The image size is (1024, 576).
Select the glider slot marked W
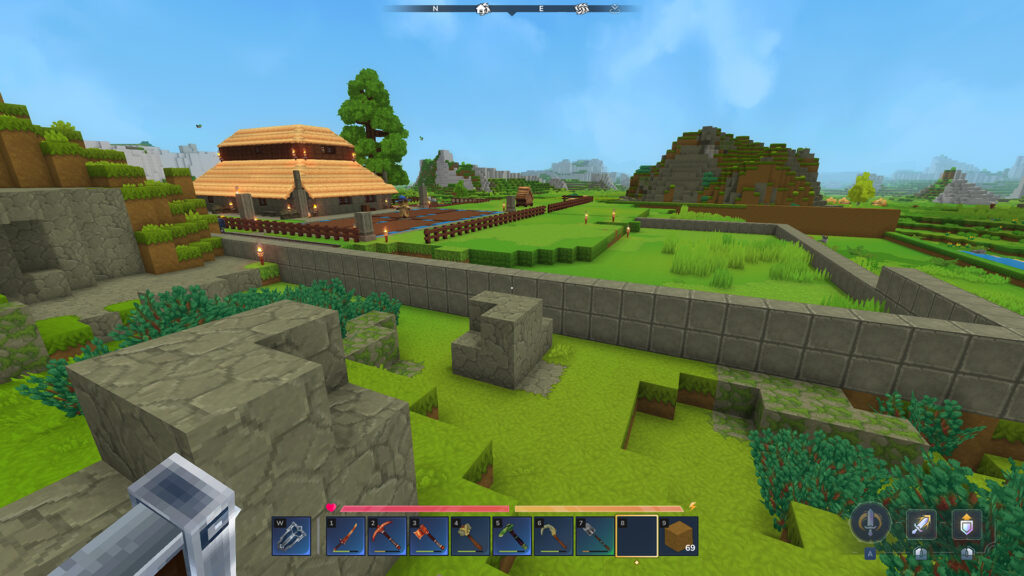coord(291,536)
